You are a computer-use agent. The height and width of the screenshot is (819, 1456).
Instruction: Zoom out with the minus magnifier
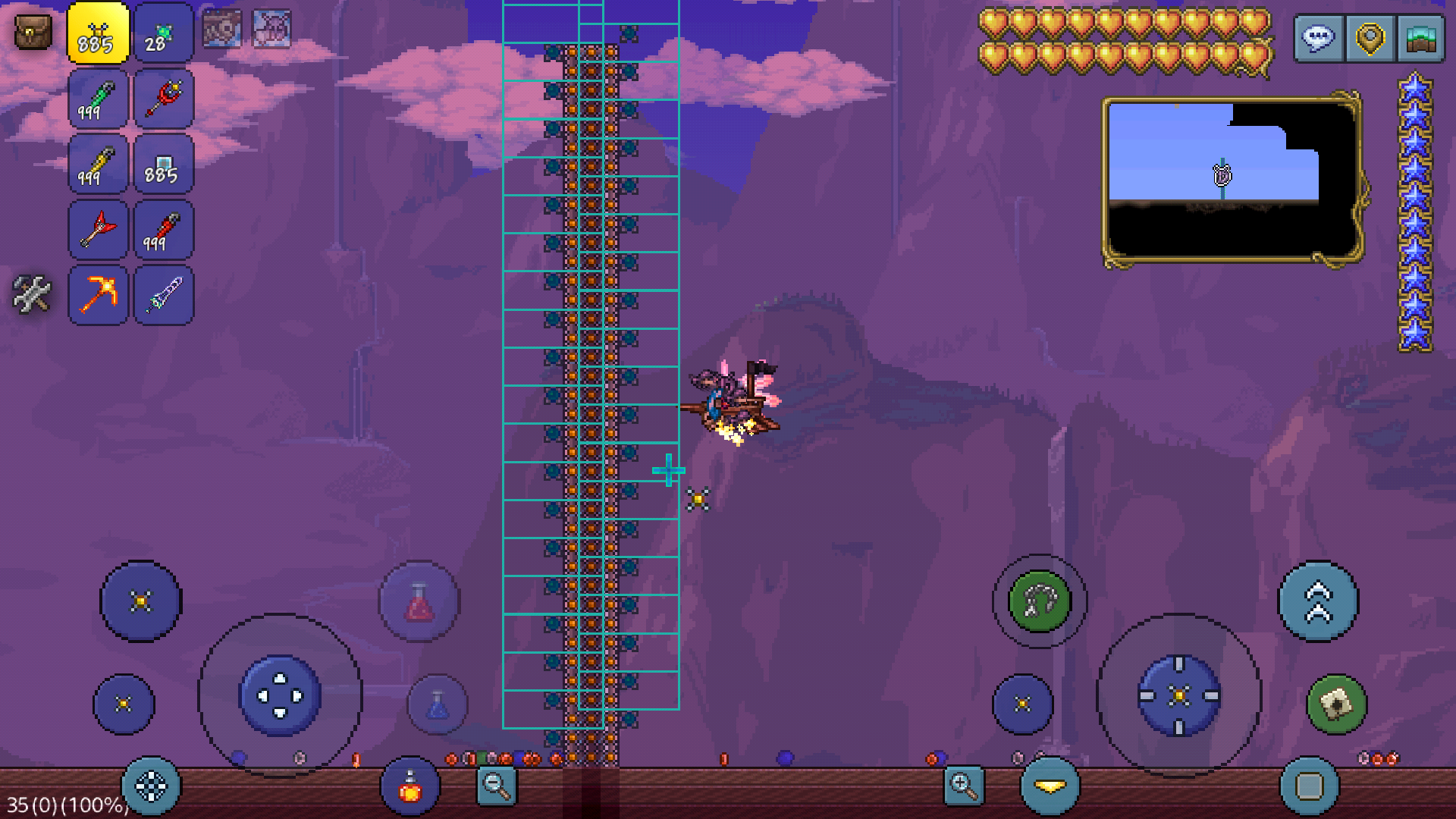(x=497, y=786)
